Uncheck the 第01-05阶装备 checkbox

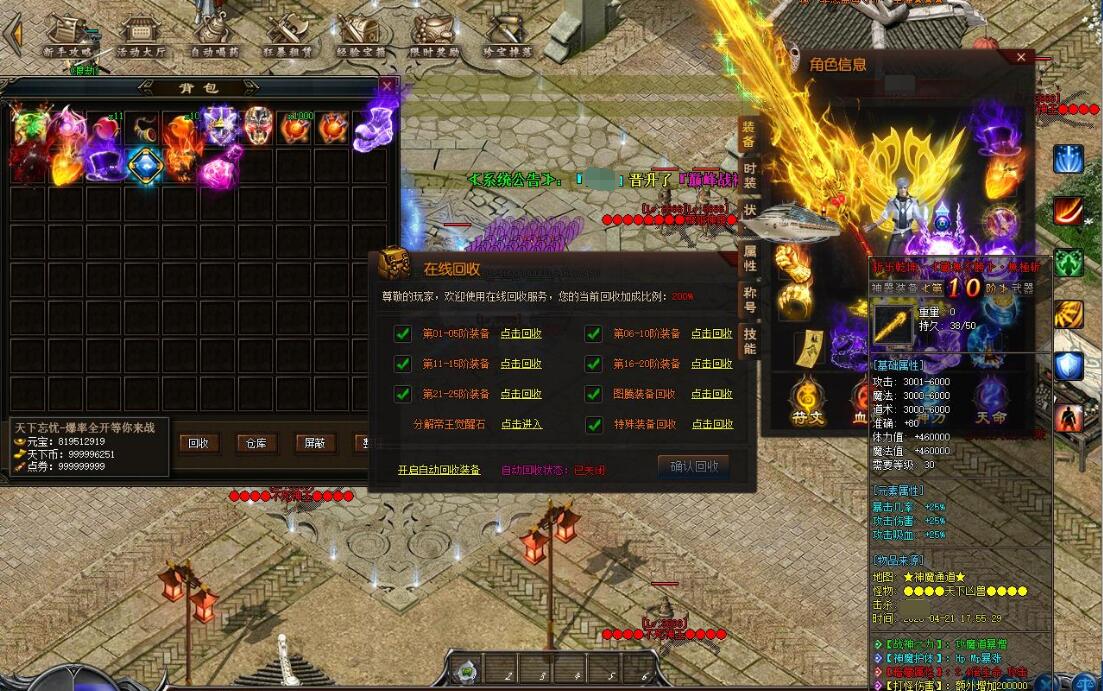tap(403, 334)
